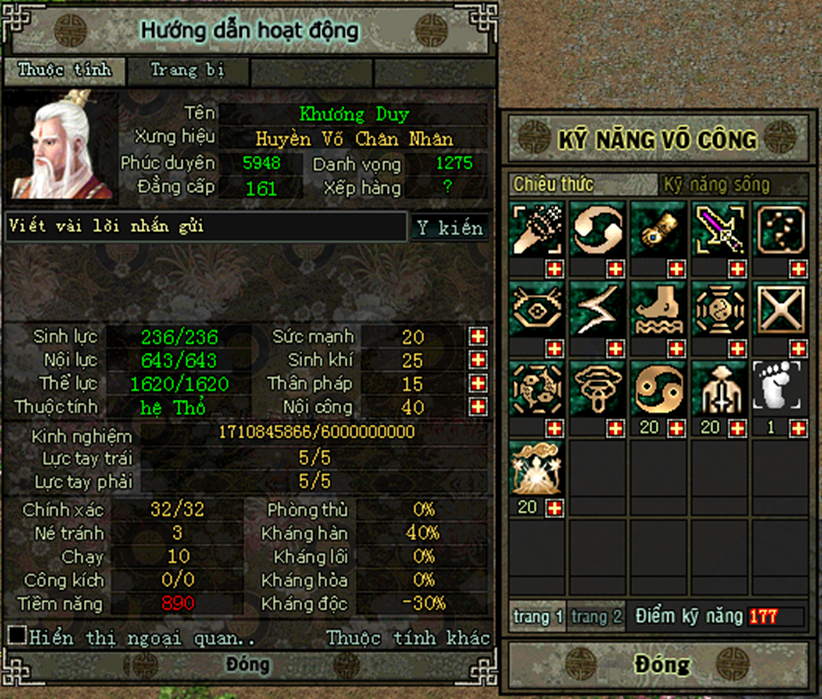The image size is (822, 699).
Task: Show skill page trang 1
Action: tap(539, 617)
